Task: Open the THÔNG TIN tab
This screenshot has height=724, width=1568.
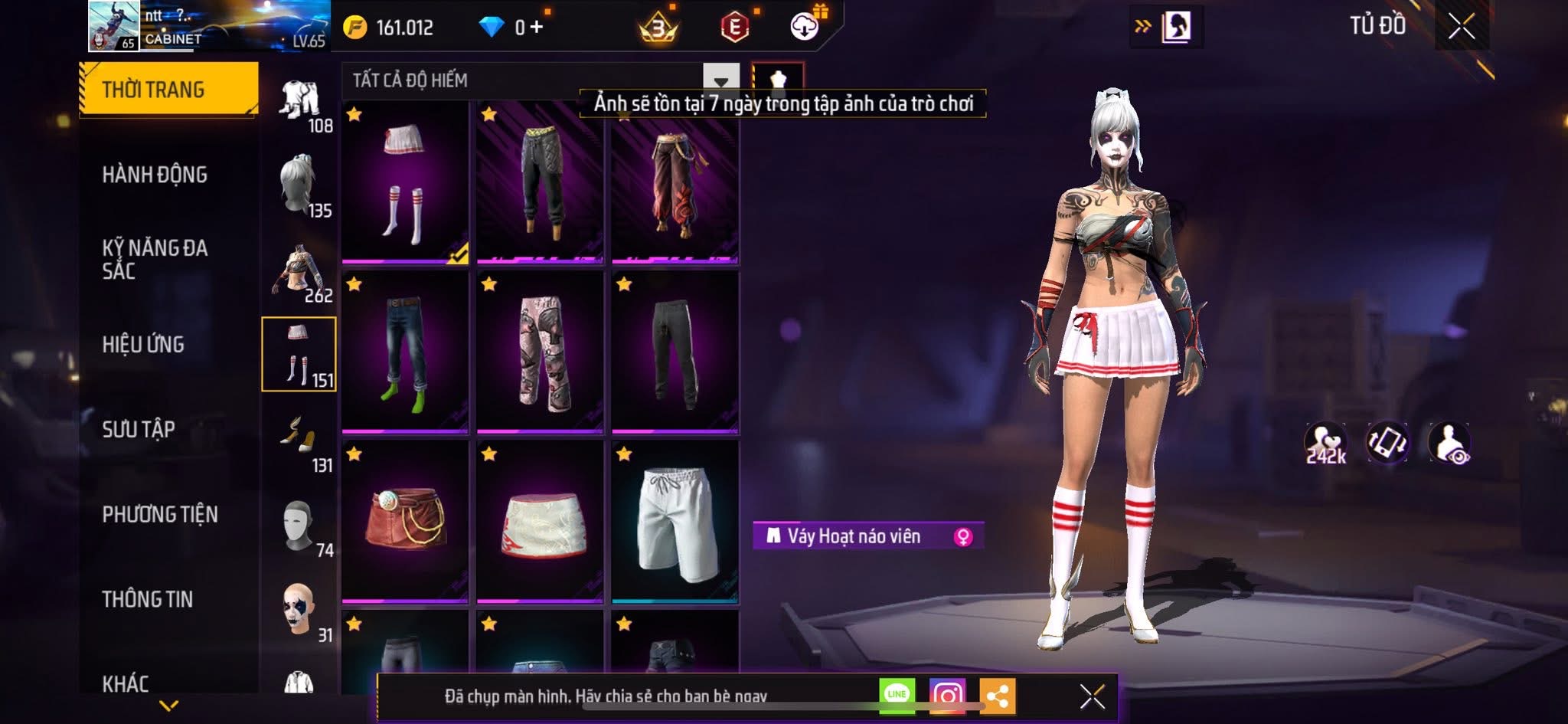Action: click(147, 599)
